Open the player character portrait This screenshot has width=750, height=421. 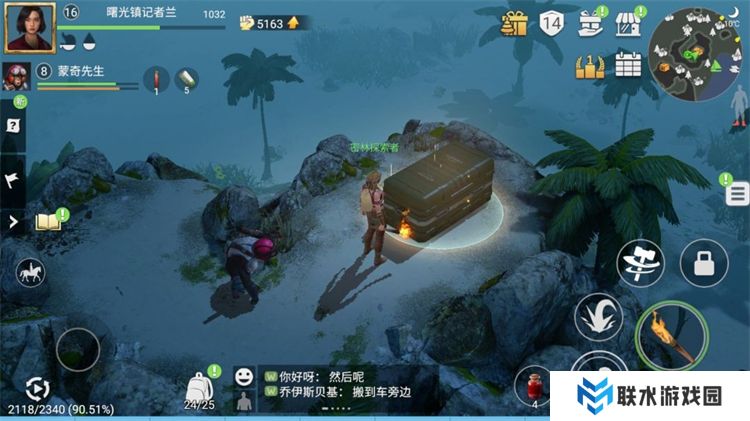click(x=30, y=27)
